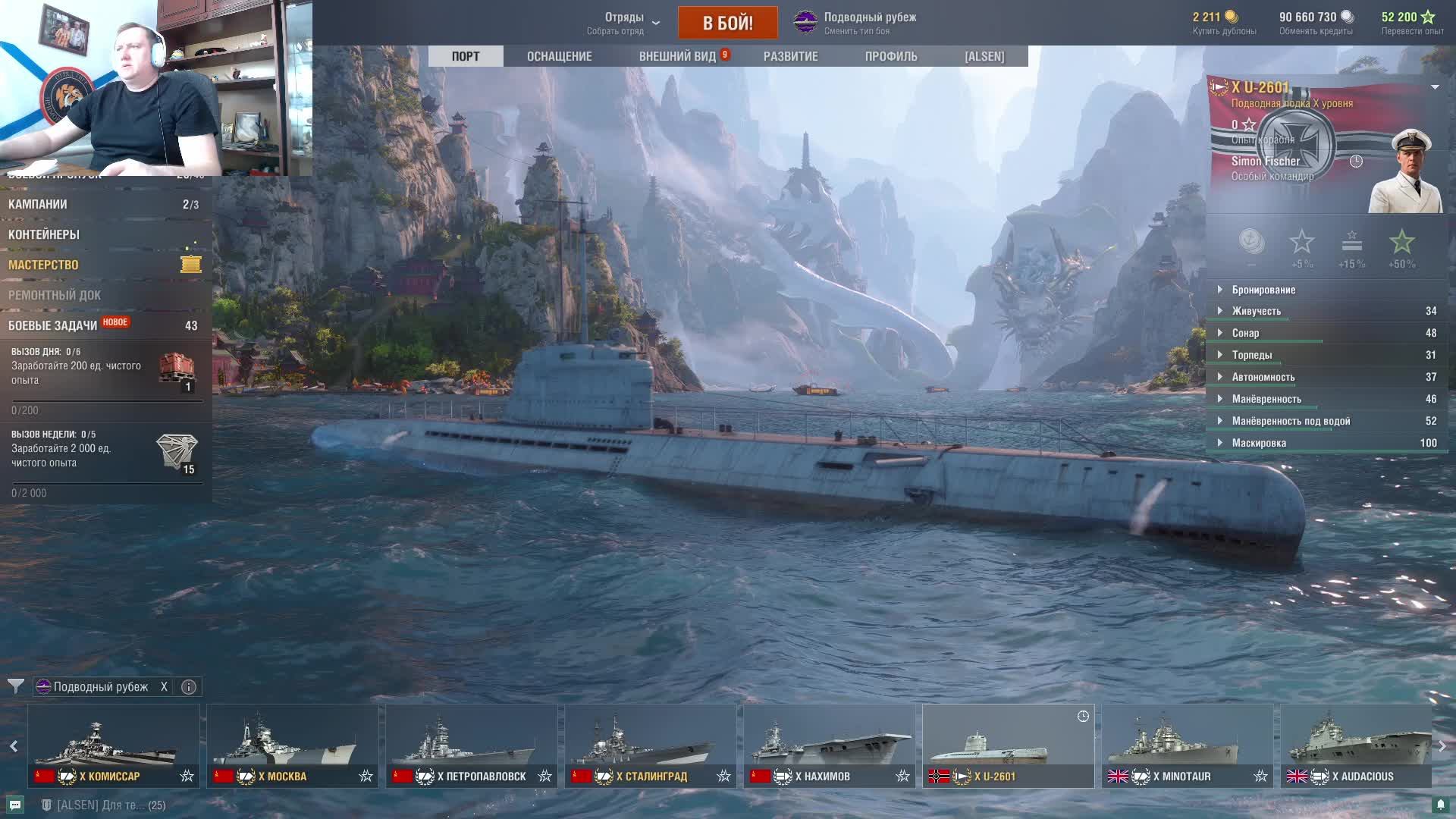
Task: Open the ВНЕШНИЙ ВИД tab
Action: (677, 56)
